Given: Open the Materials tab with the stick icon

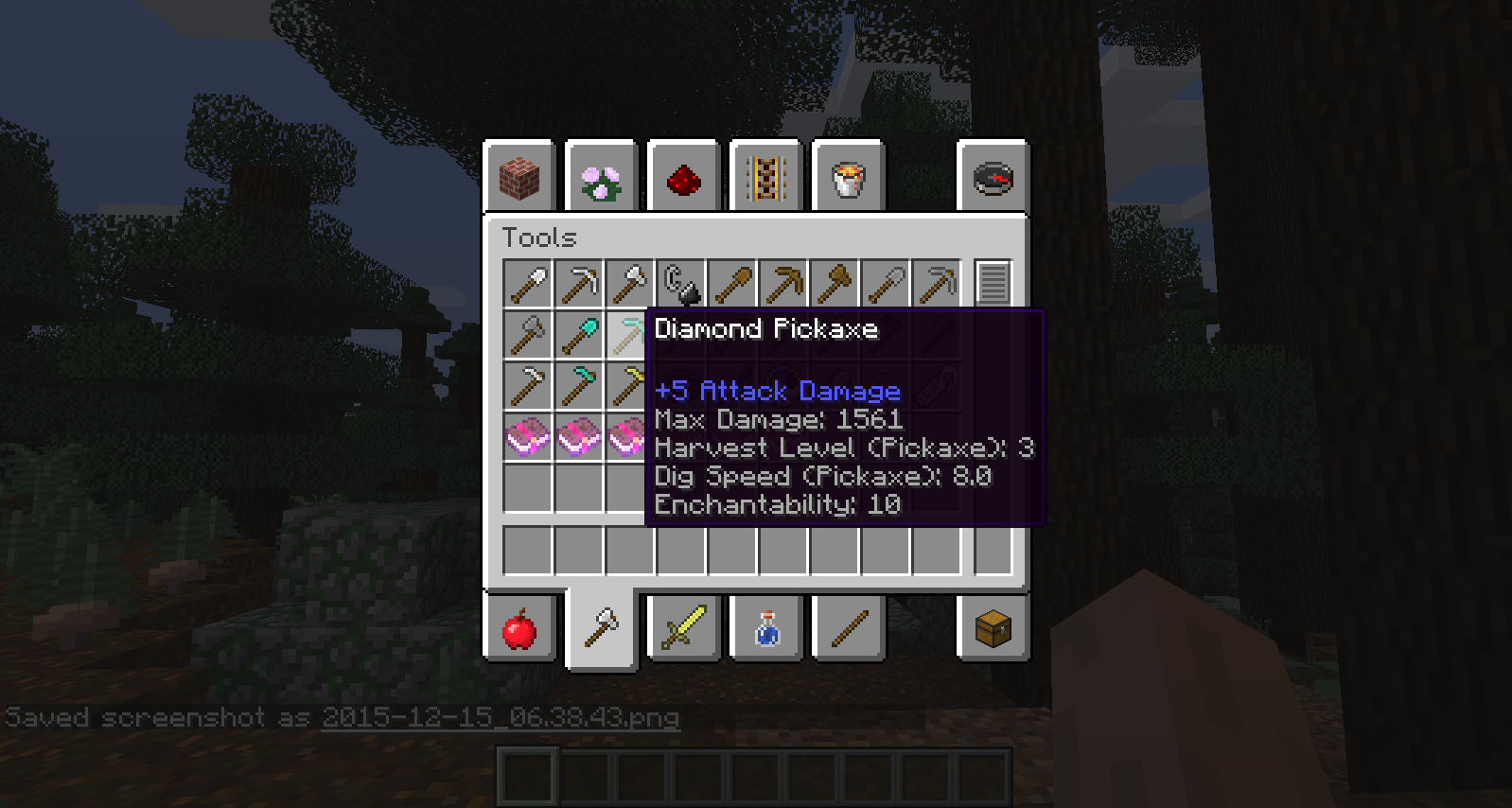Looking at the screenshot, I should point(848,627).
